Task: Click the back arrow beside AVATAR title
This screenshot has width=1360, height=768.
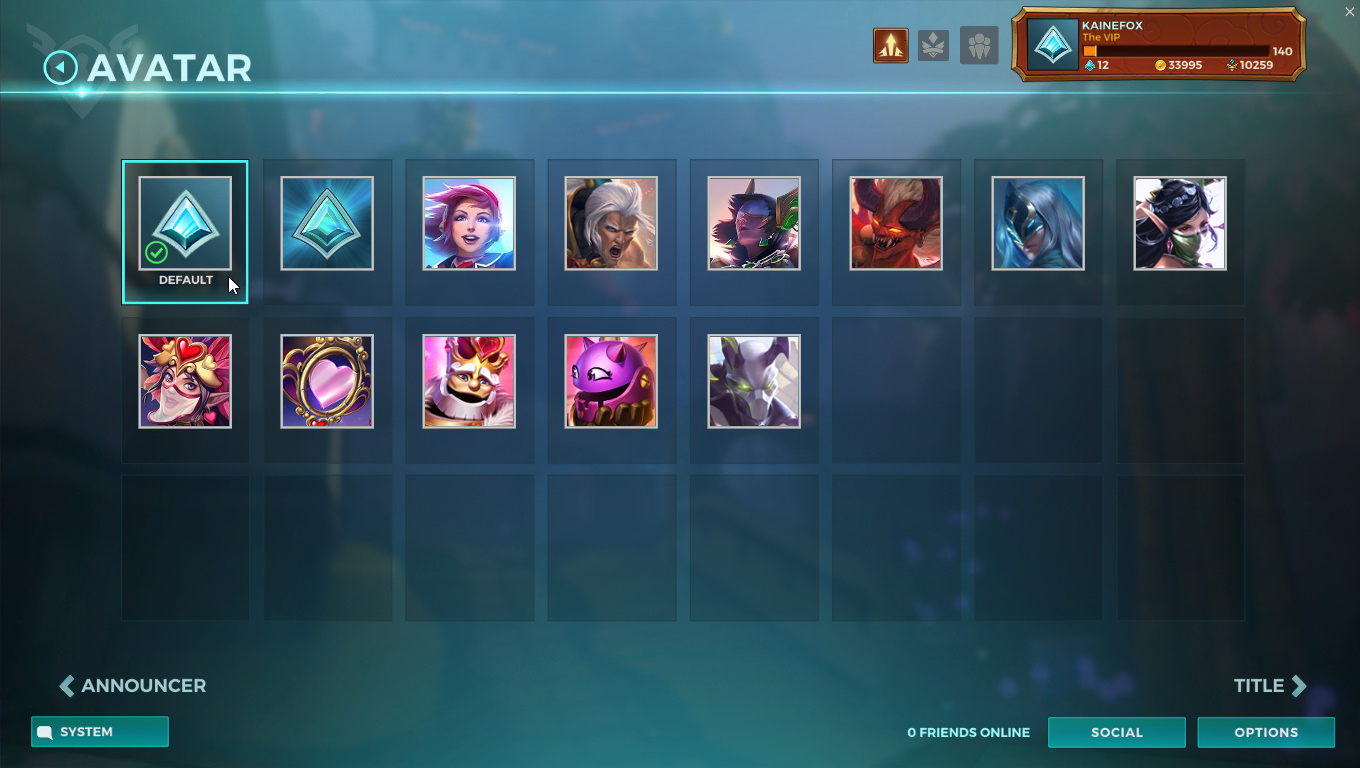Action: 59,66
